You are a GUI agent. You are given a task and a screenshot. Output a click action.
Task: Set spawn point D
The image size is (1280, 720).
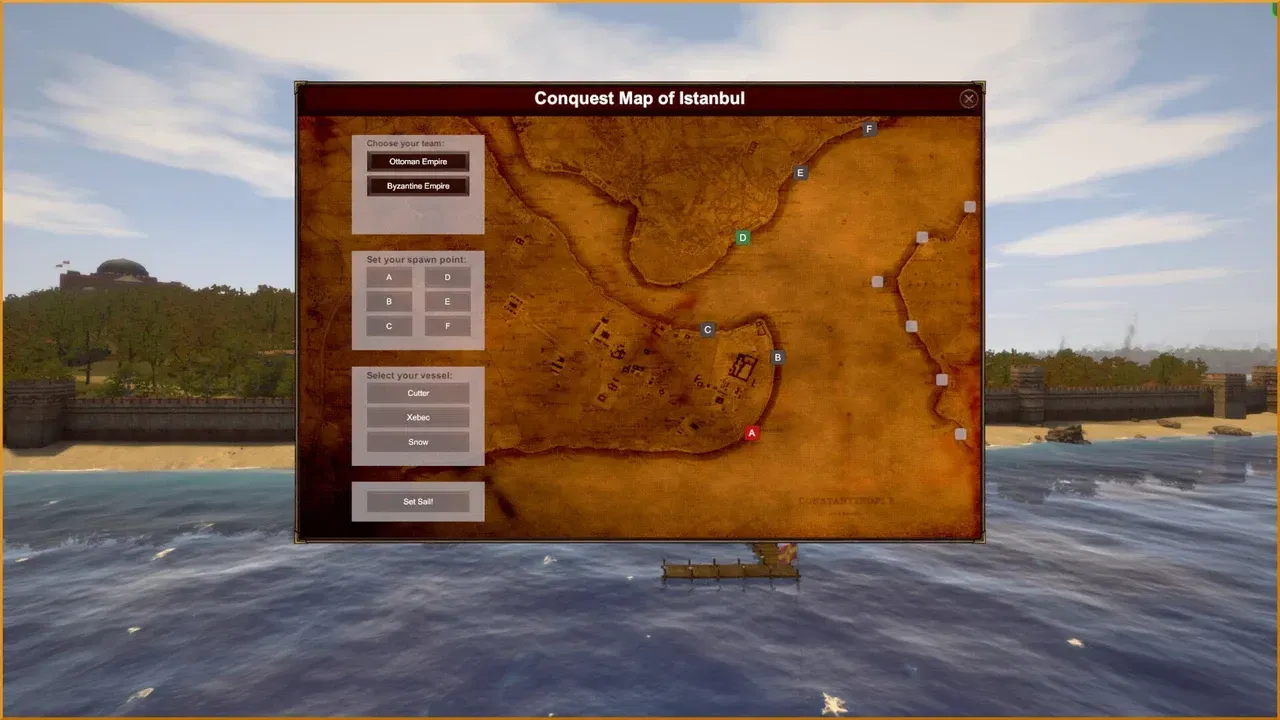pos(447,277)
